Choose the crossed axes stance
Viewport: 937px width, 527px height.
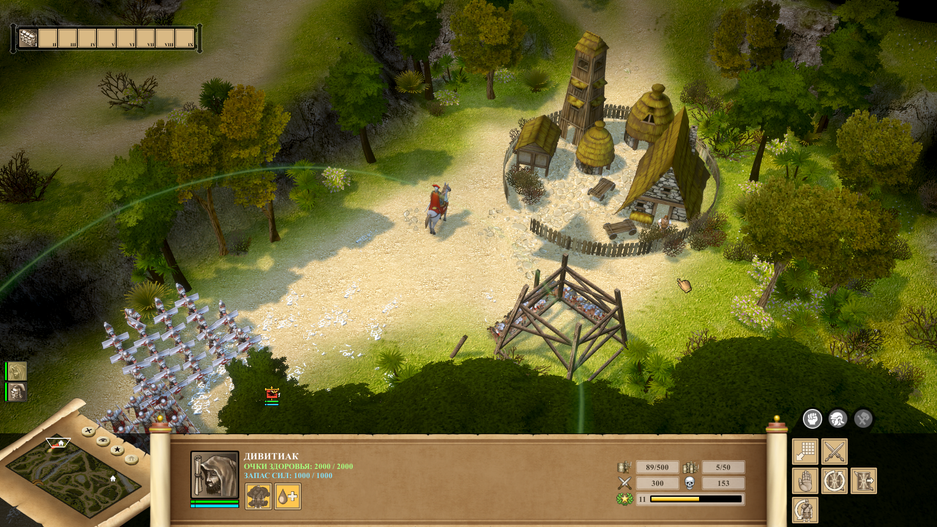[x=862, y=420]
